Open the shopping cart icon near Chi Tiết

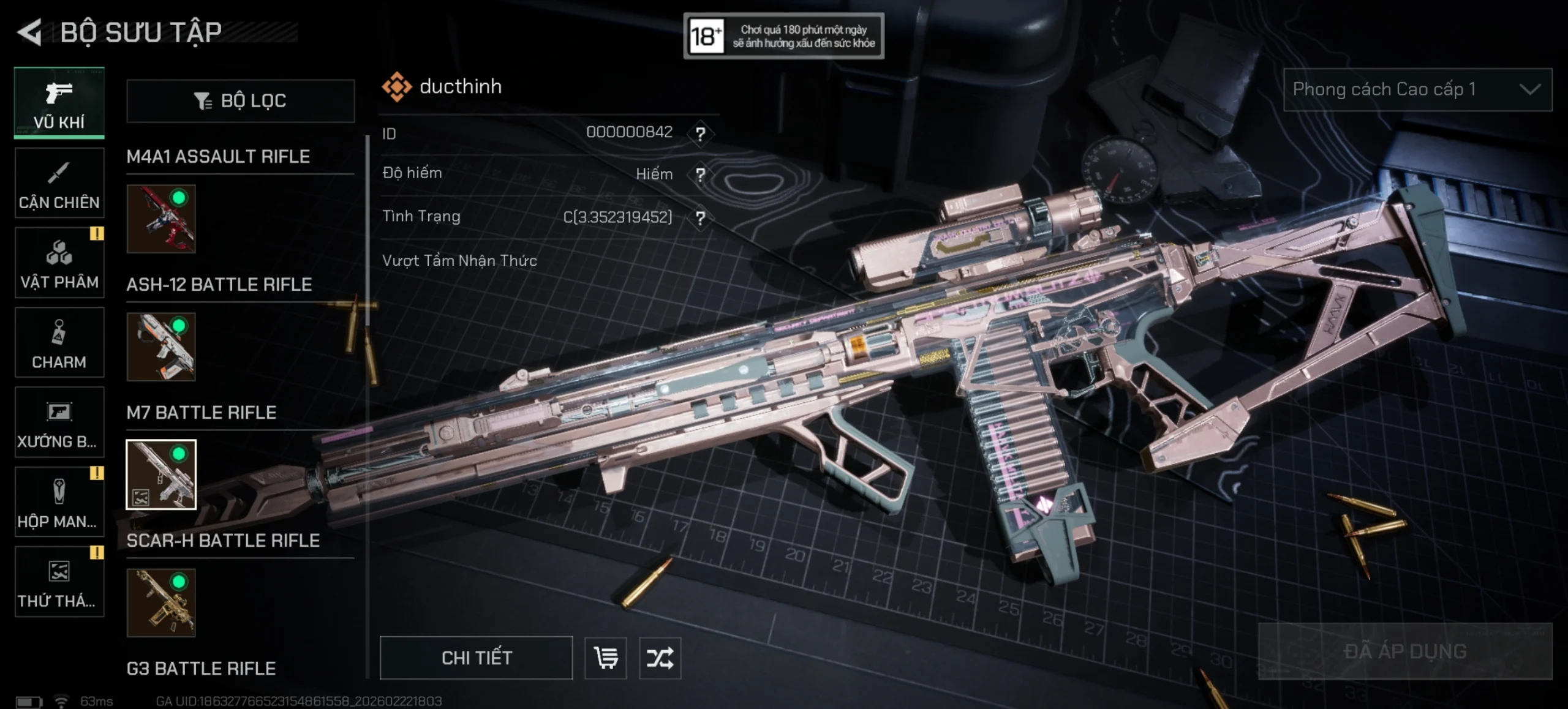tap(605, 658)
